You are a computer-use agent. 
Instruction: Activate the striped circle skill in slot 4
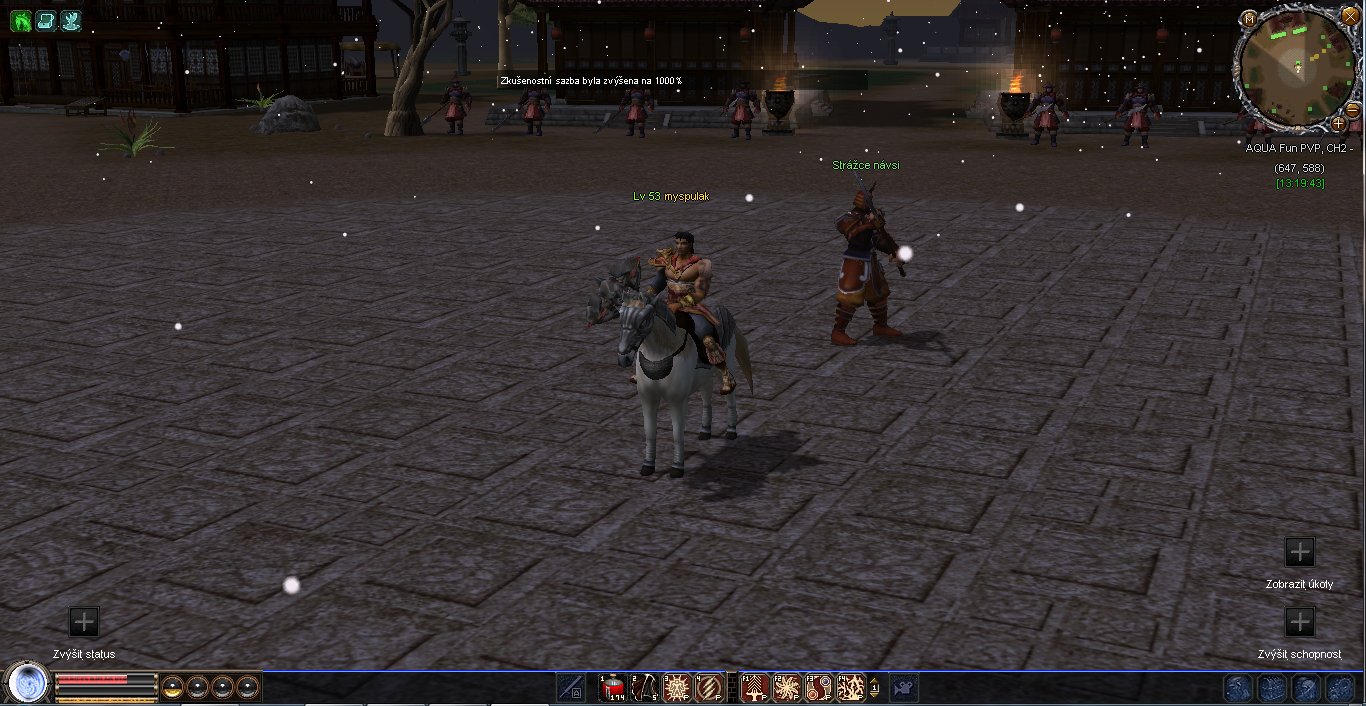709,688
